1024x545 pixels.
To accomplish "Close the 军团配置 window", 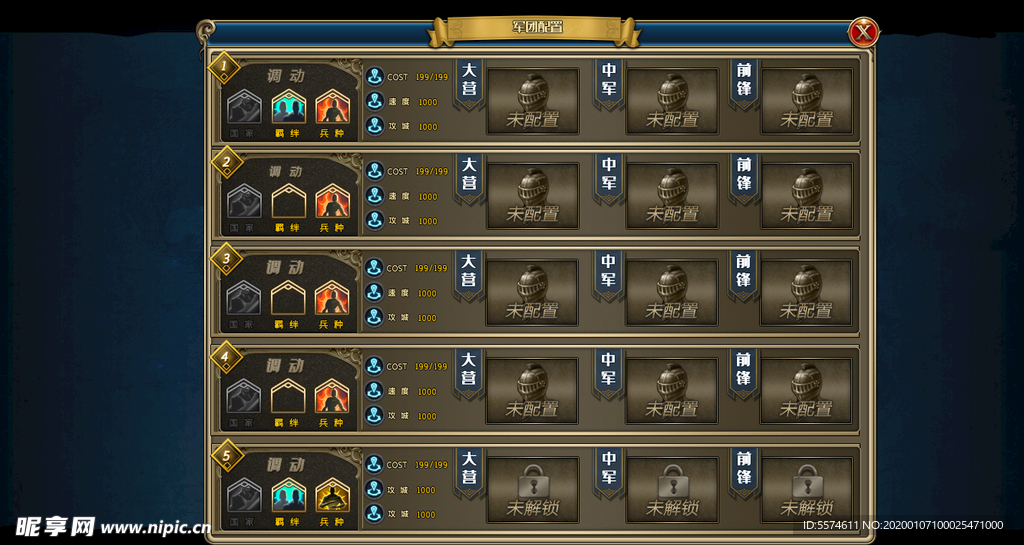I will pos(863,33).
